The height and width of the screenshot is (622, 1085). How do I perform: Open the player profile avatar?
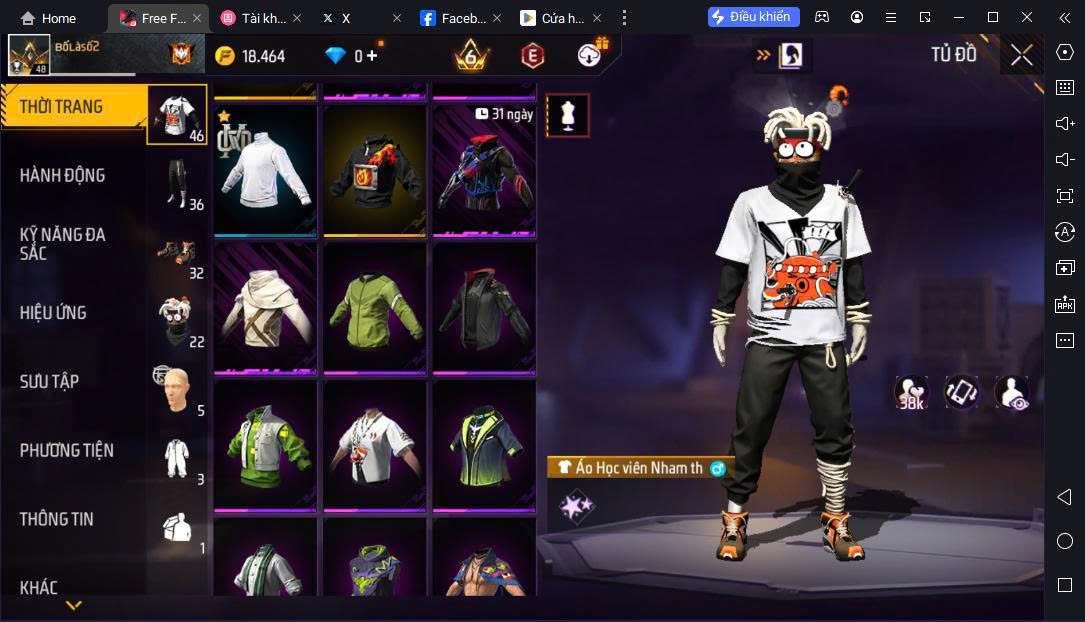[x=29, y=55]
